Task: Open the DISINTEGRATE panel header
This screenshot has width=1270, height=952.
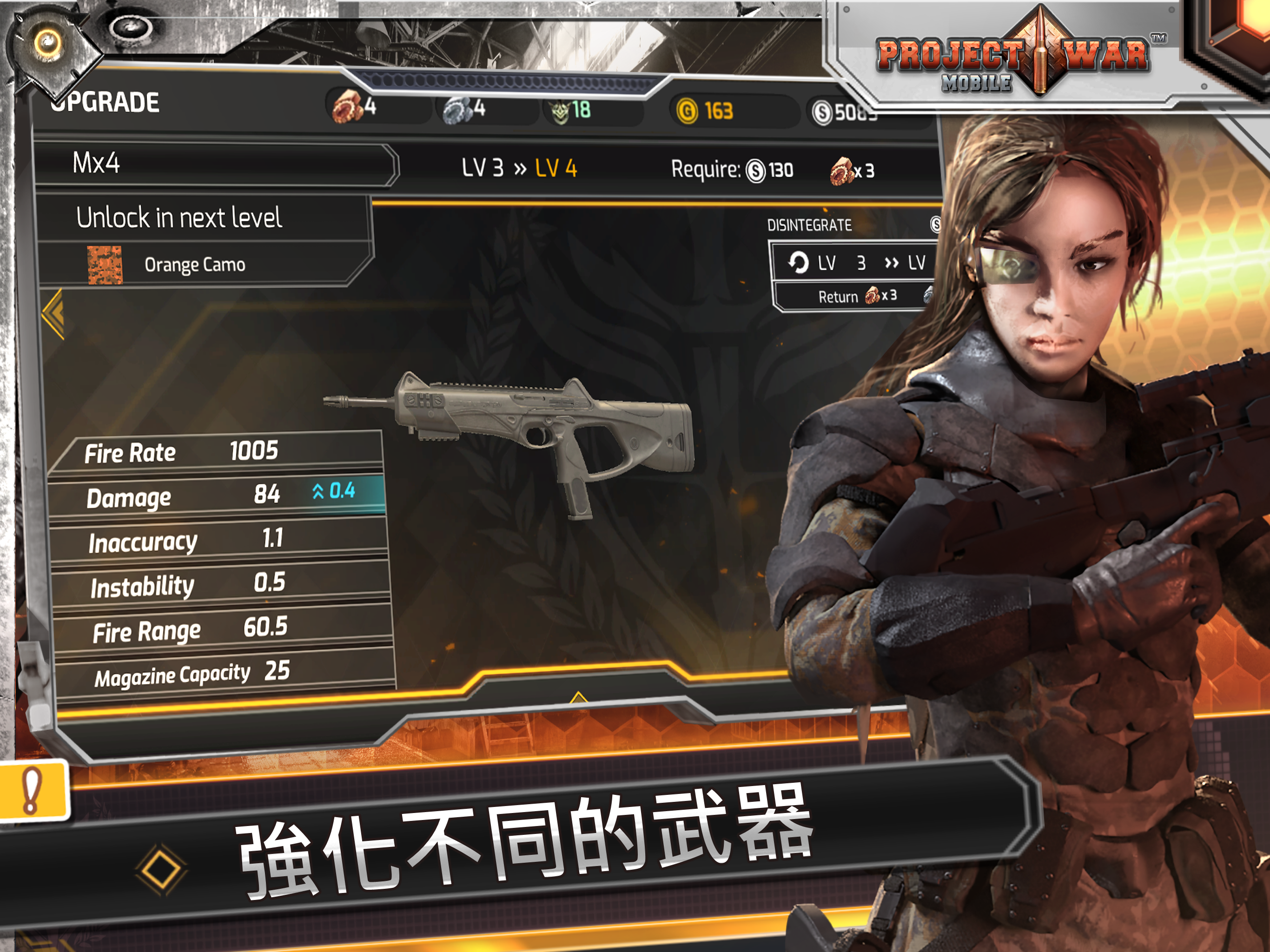Action: point(809,225)
